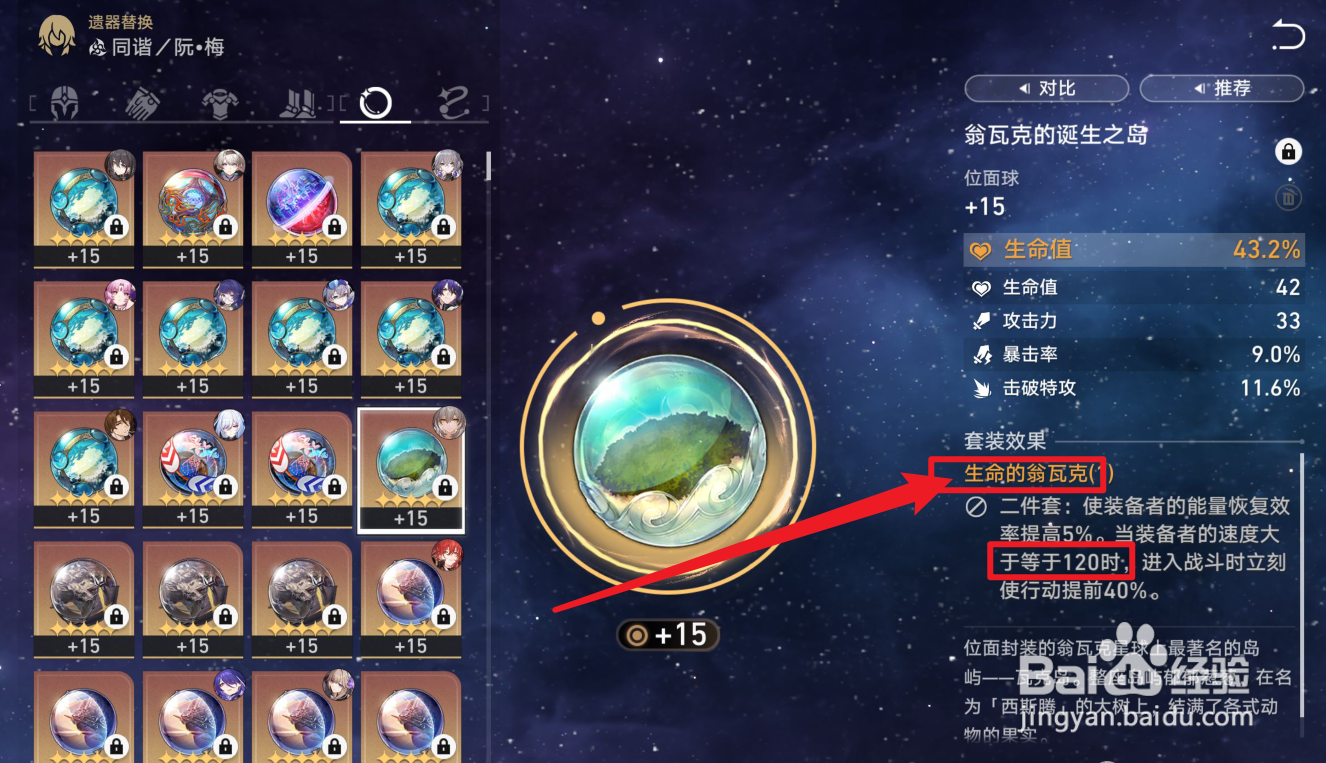Expand the 推荐 recommendation panel

click(x=1221, y=88)
